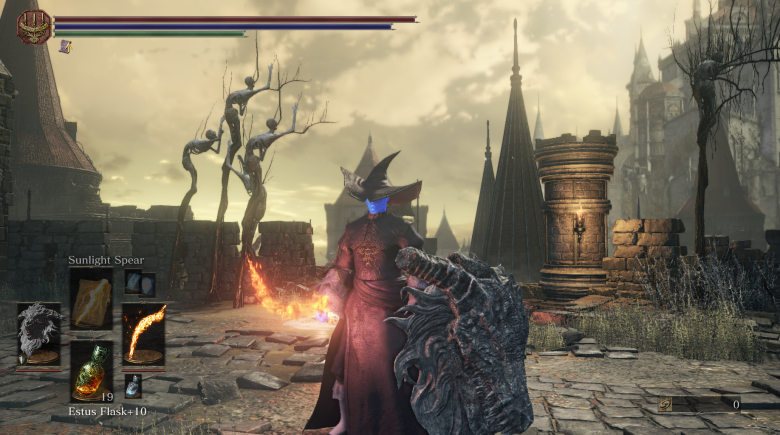Select the Sunlight Spear spell slot
Image resolution: width=780 pixels, height=435 pixels.
pos(91,299)
